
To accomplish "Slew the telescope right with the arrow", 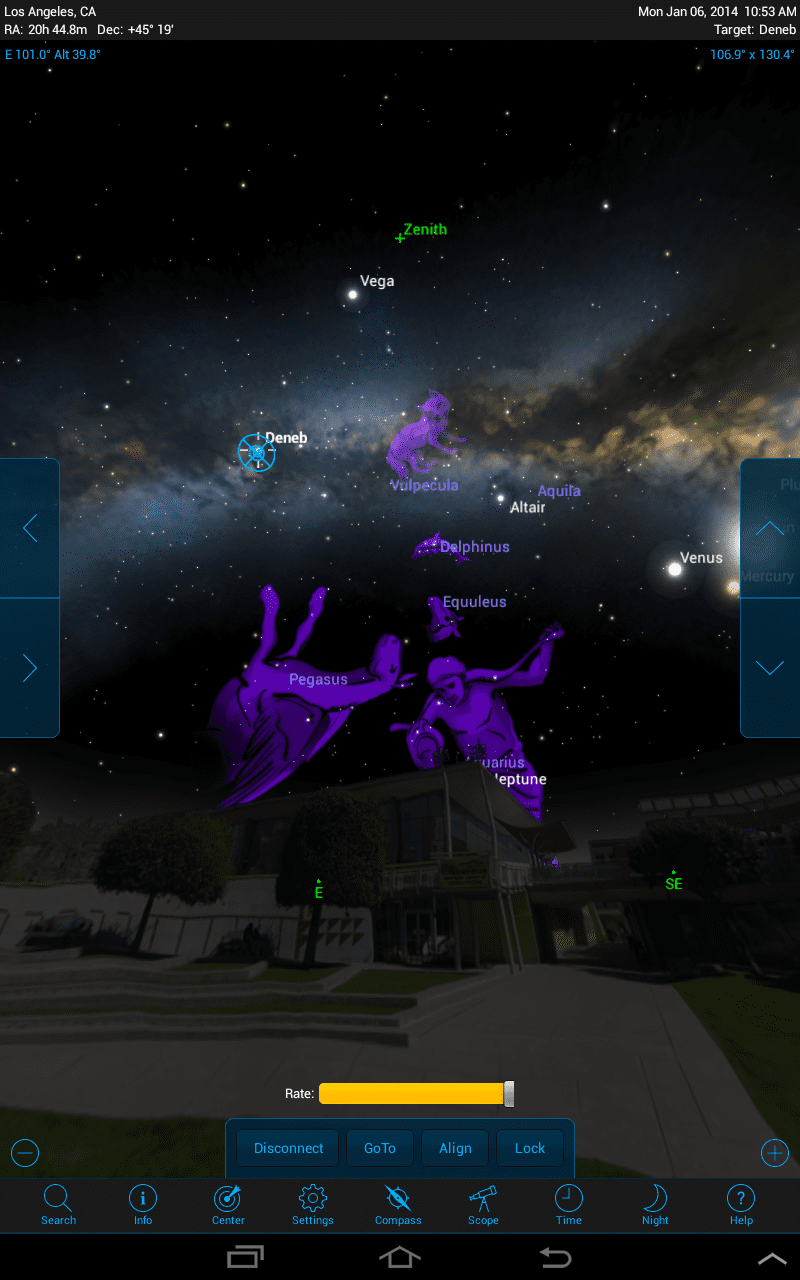I will (x=30, y=668).
